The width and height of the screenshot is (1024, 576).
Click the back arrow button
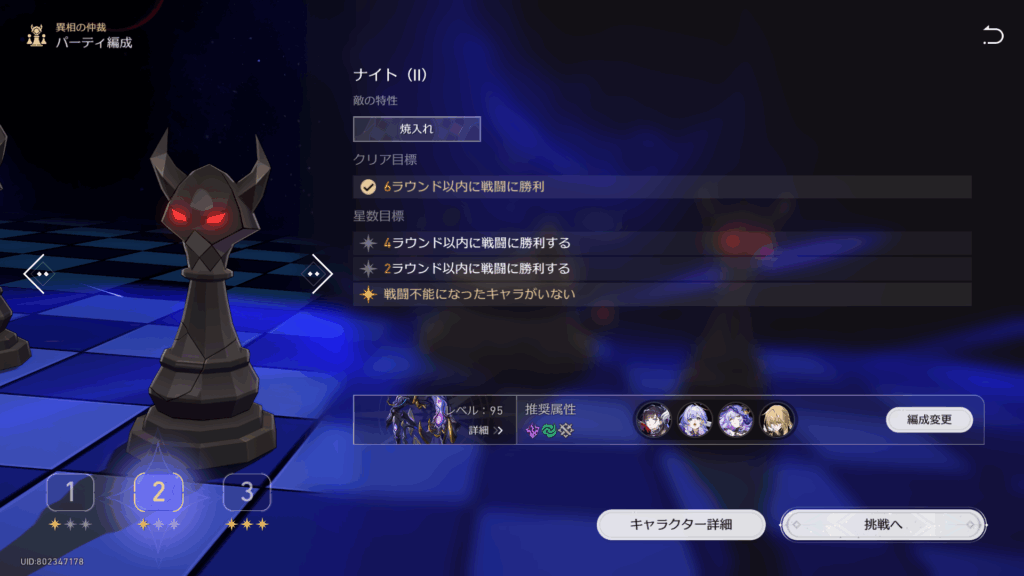(992, 37)
